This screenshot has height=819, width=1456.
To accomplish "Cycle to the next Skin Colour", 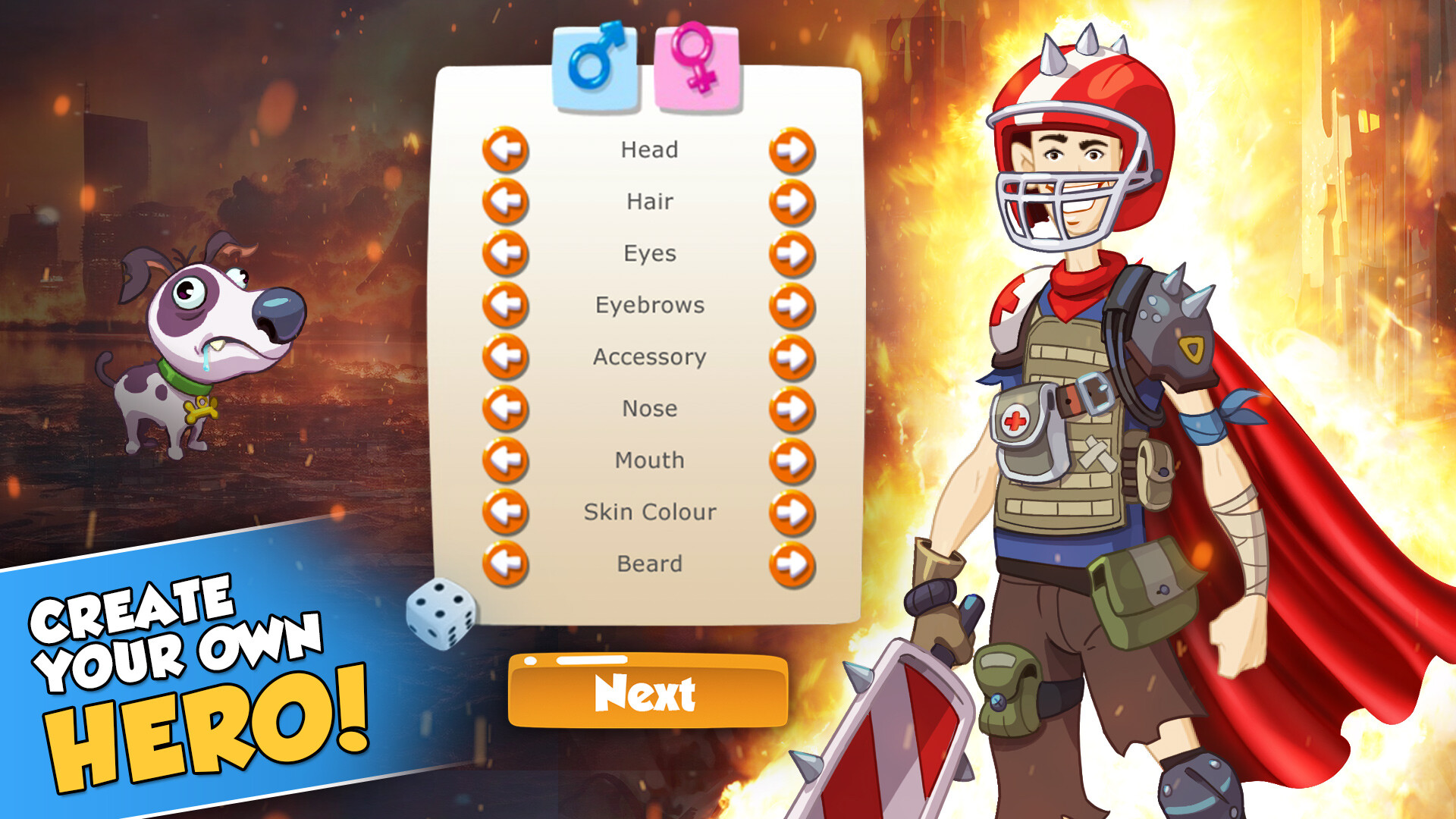I will pyautogui.click(x=791, y=510).
